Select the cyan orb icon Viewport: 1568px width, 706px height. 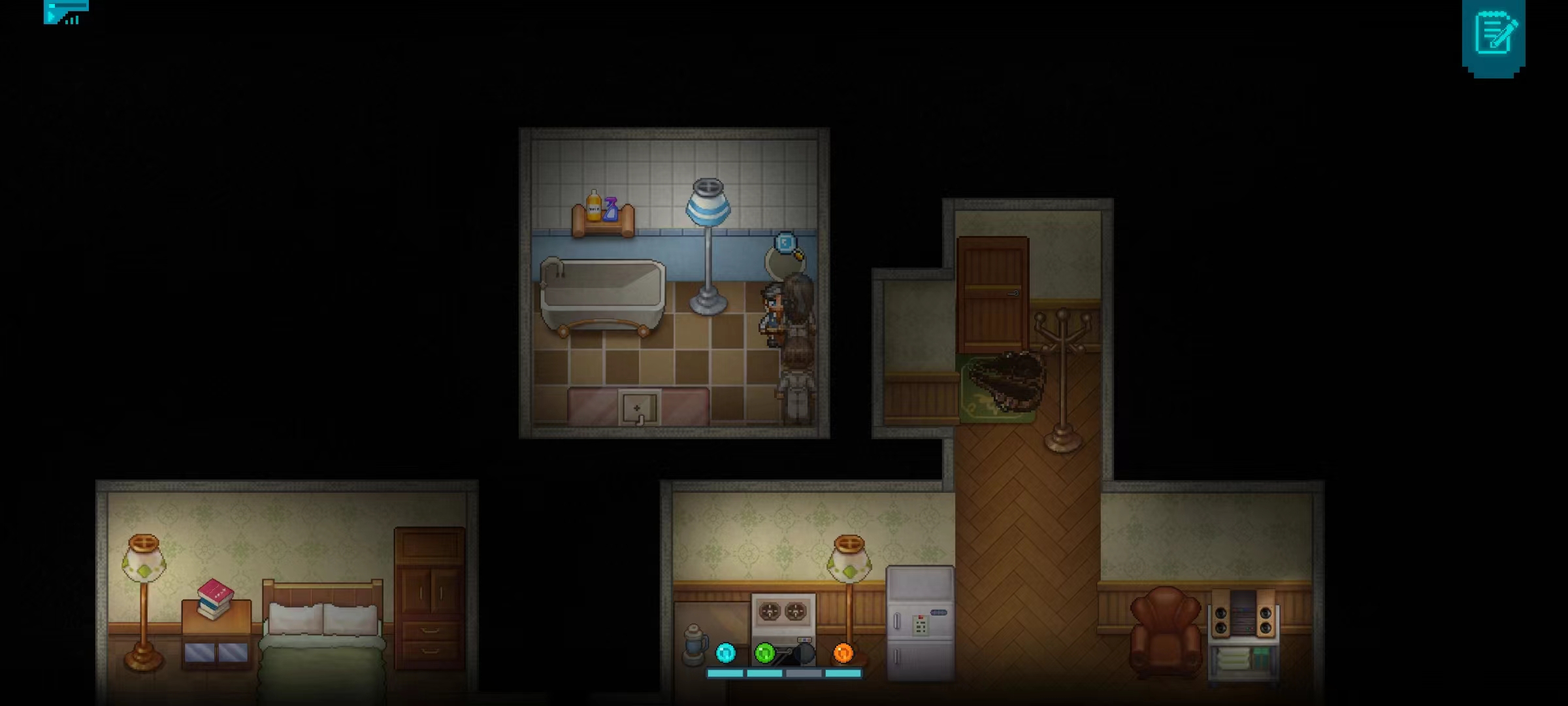725,652
